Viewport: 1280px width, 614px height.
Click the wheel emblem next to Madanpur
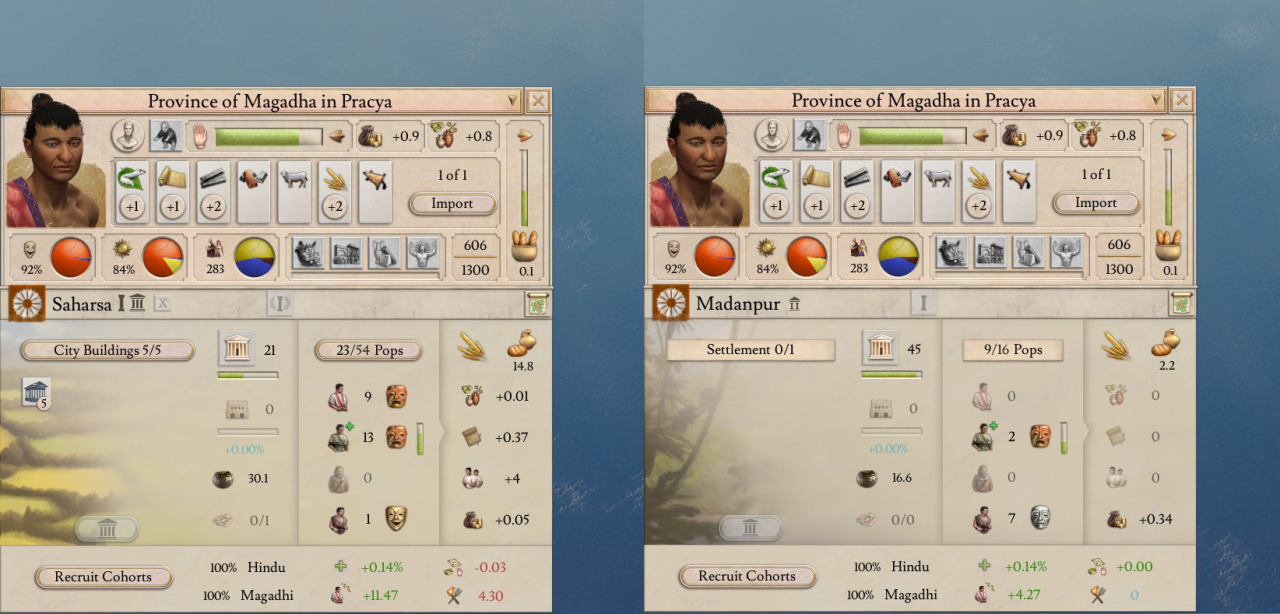coord(670,304)
